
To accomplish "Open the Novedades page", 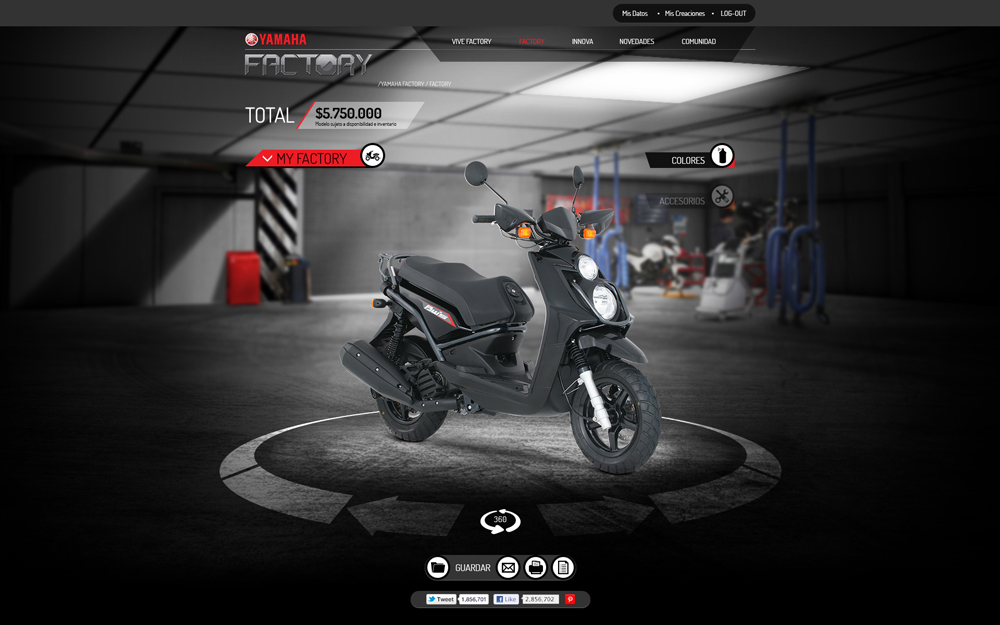I will [x=636, y=42].
